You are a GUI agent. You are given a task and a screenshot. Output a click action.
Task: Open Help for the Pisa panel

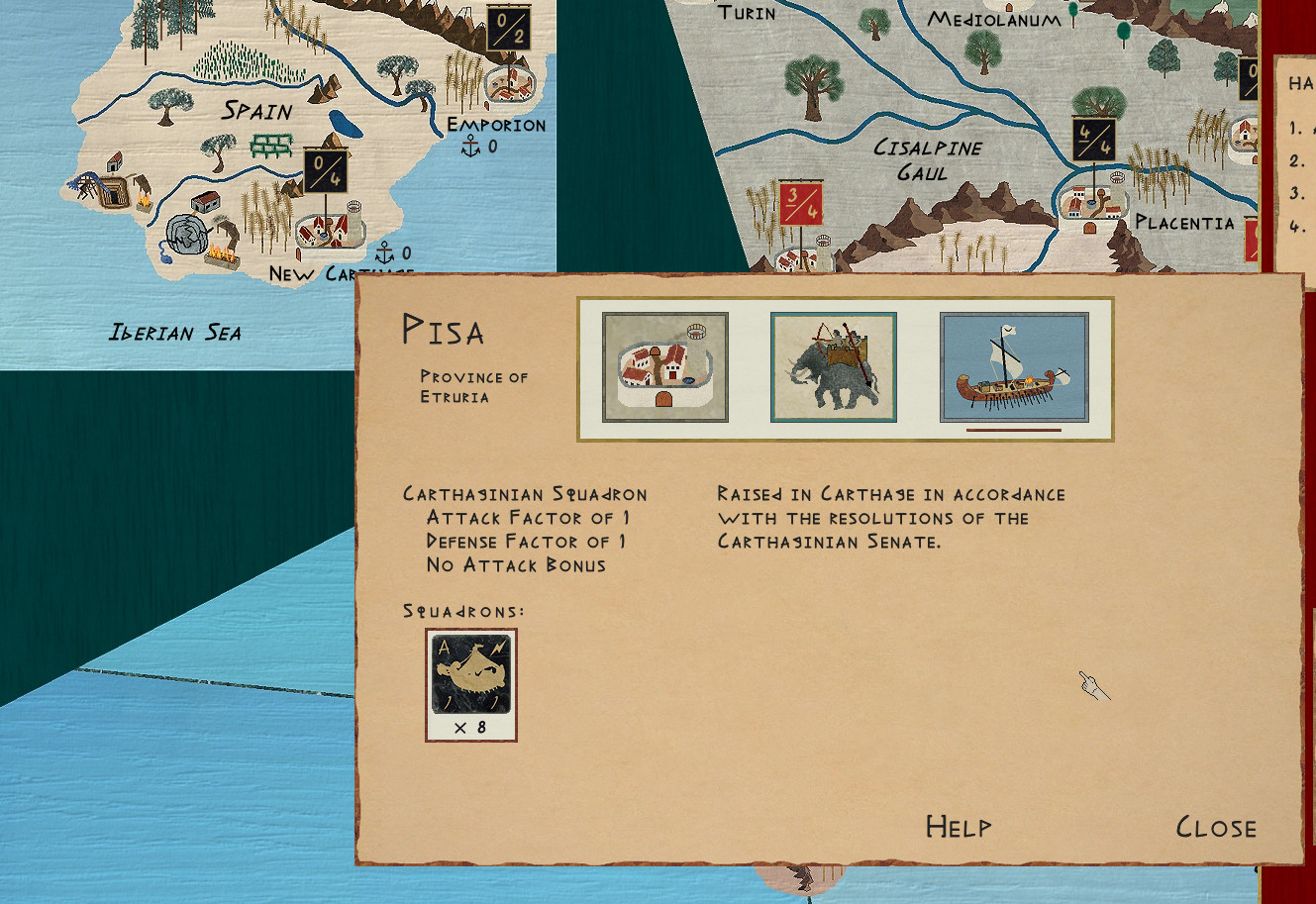[x=958, y=827]
